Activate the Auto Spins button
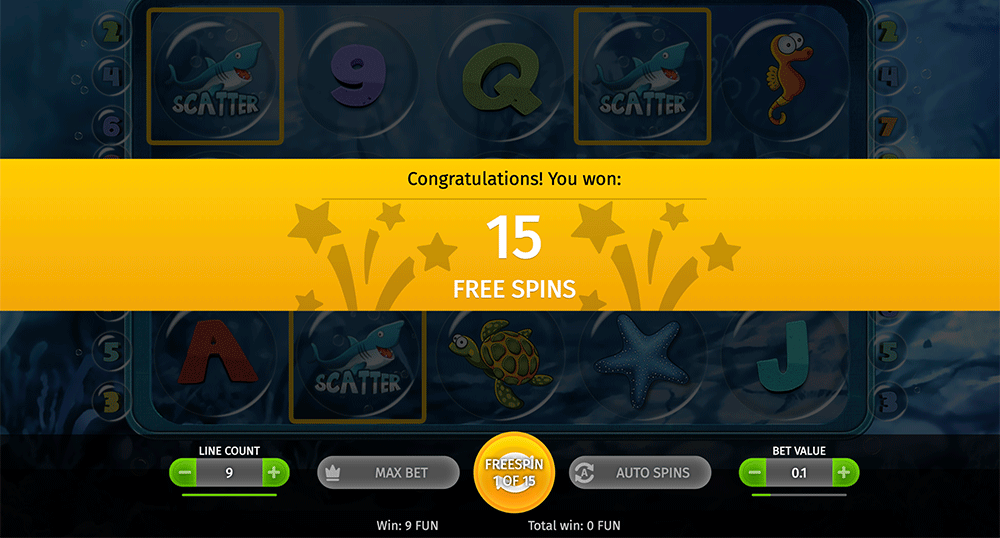This screenshot has width=1000, height=538. (x=640, y=472)
